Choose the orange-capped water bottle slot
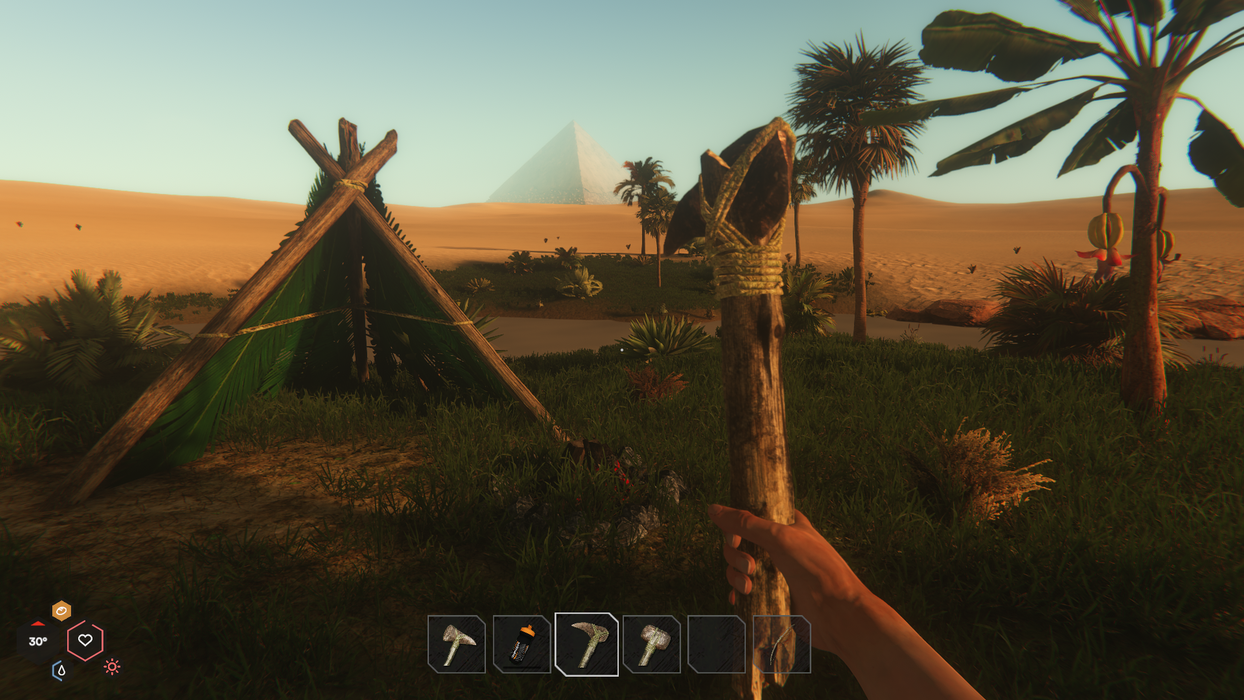 click(x=522, y=644)
